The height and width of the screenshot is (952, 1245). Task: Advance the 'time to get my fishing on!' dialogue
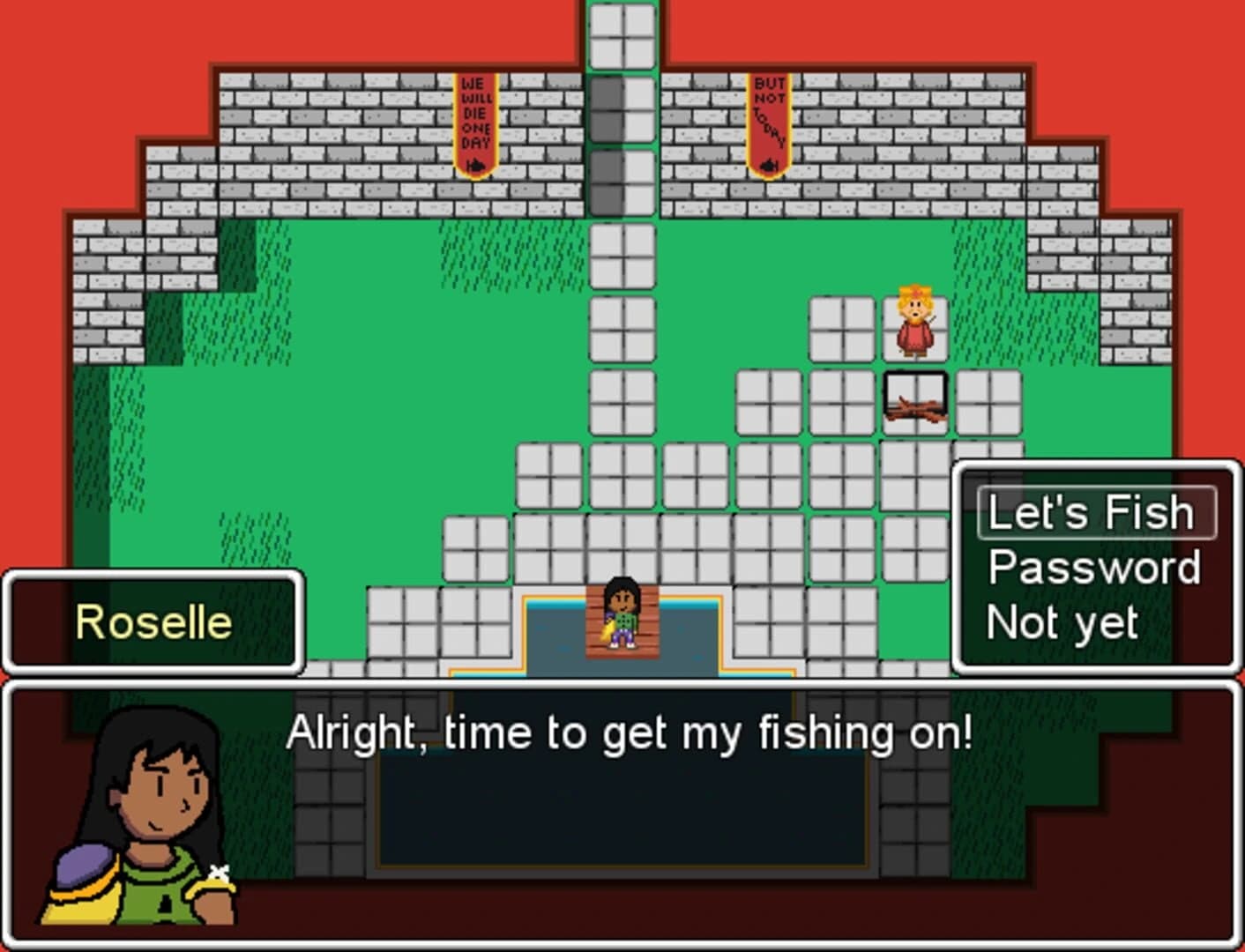tap(632, 729)
